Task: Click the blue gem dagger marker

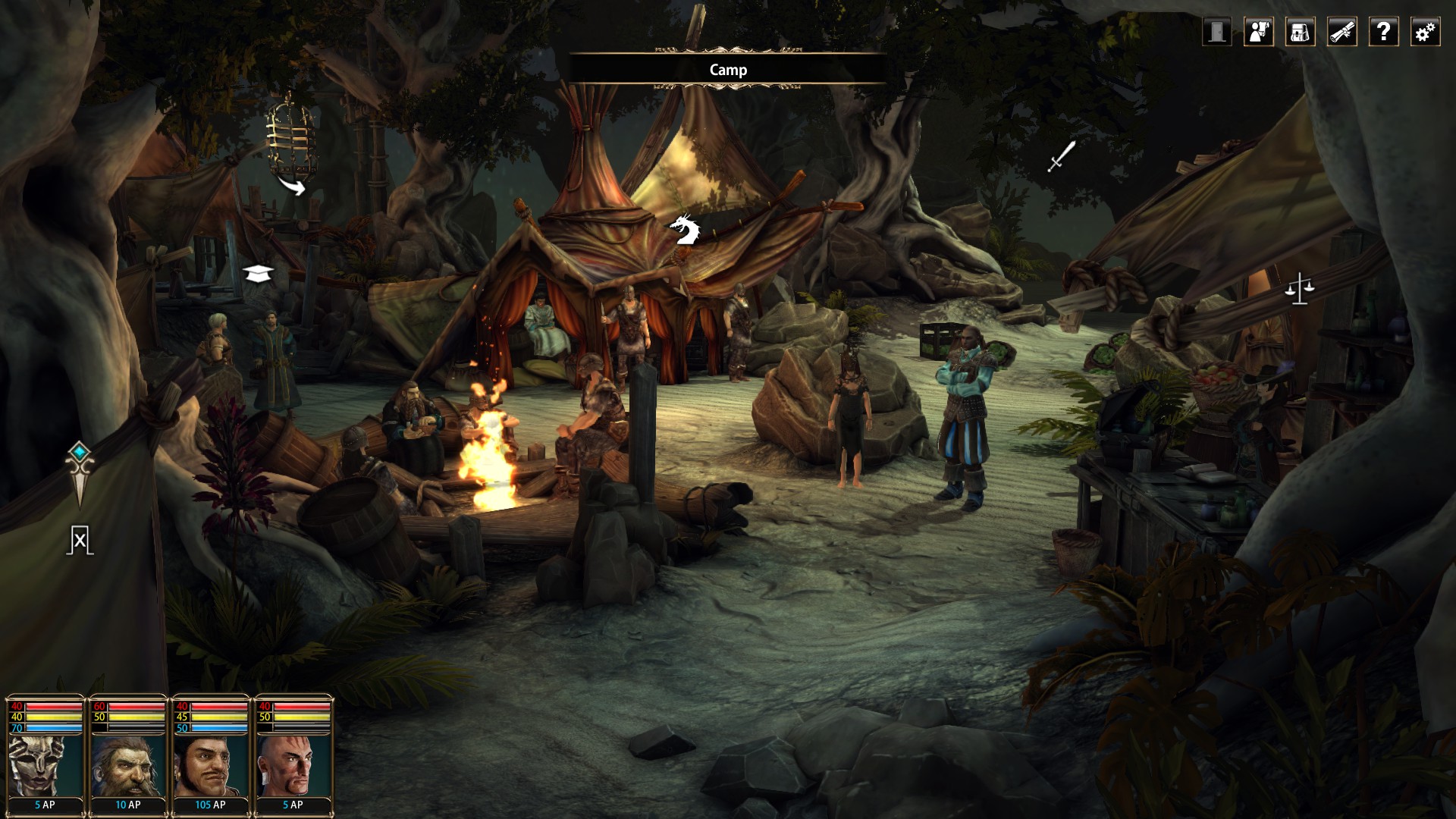Action: 80,472
